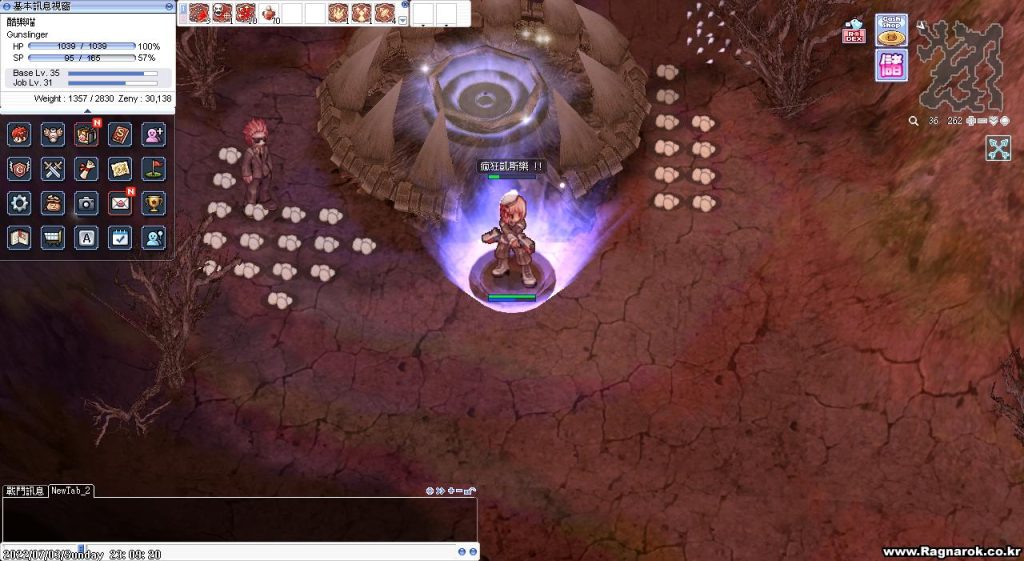Select the crossed swords menu icon

coord(53,169)
